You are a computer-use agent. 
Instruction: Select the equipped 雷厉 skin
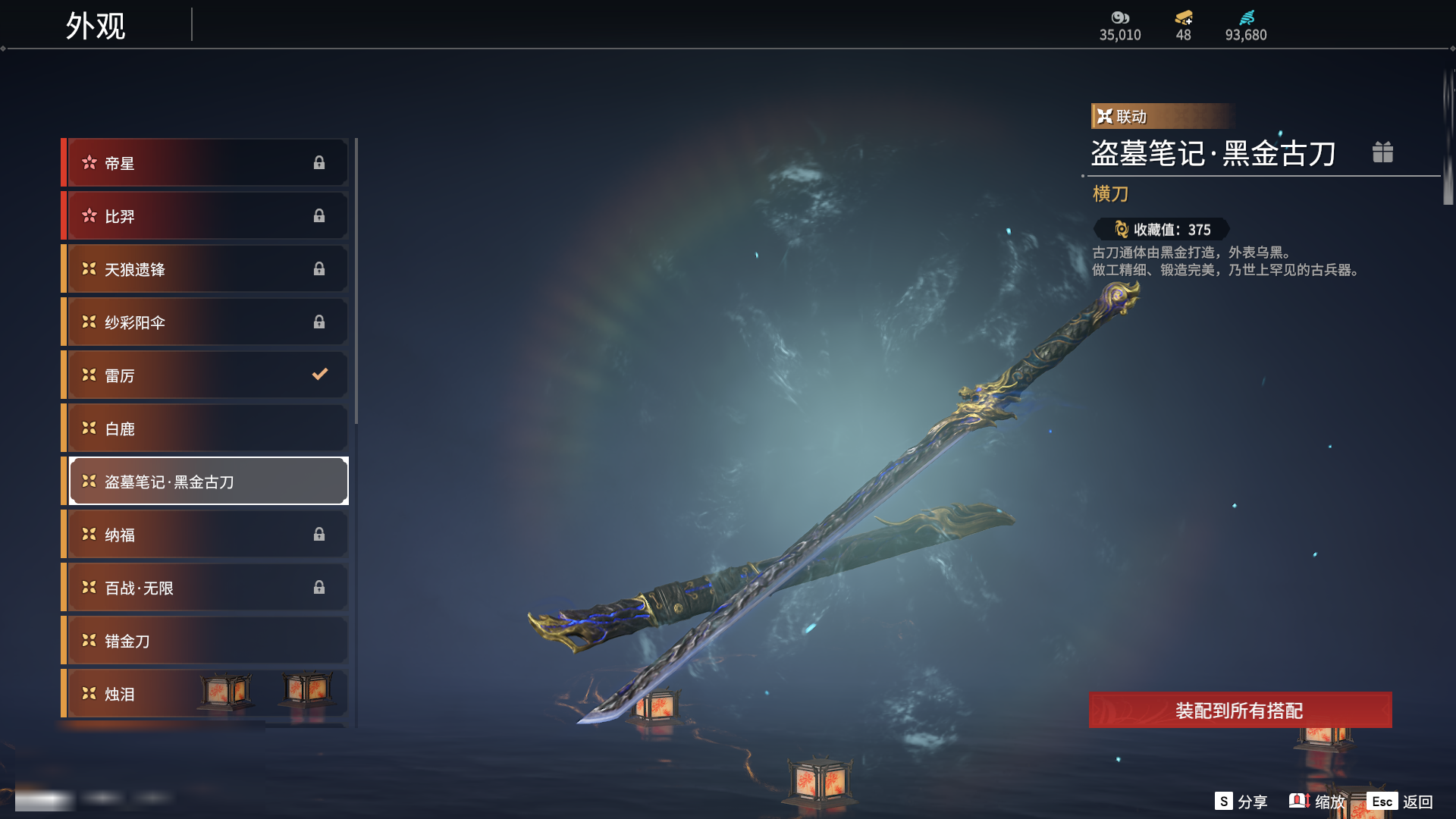206,375
